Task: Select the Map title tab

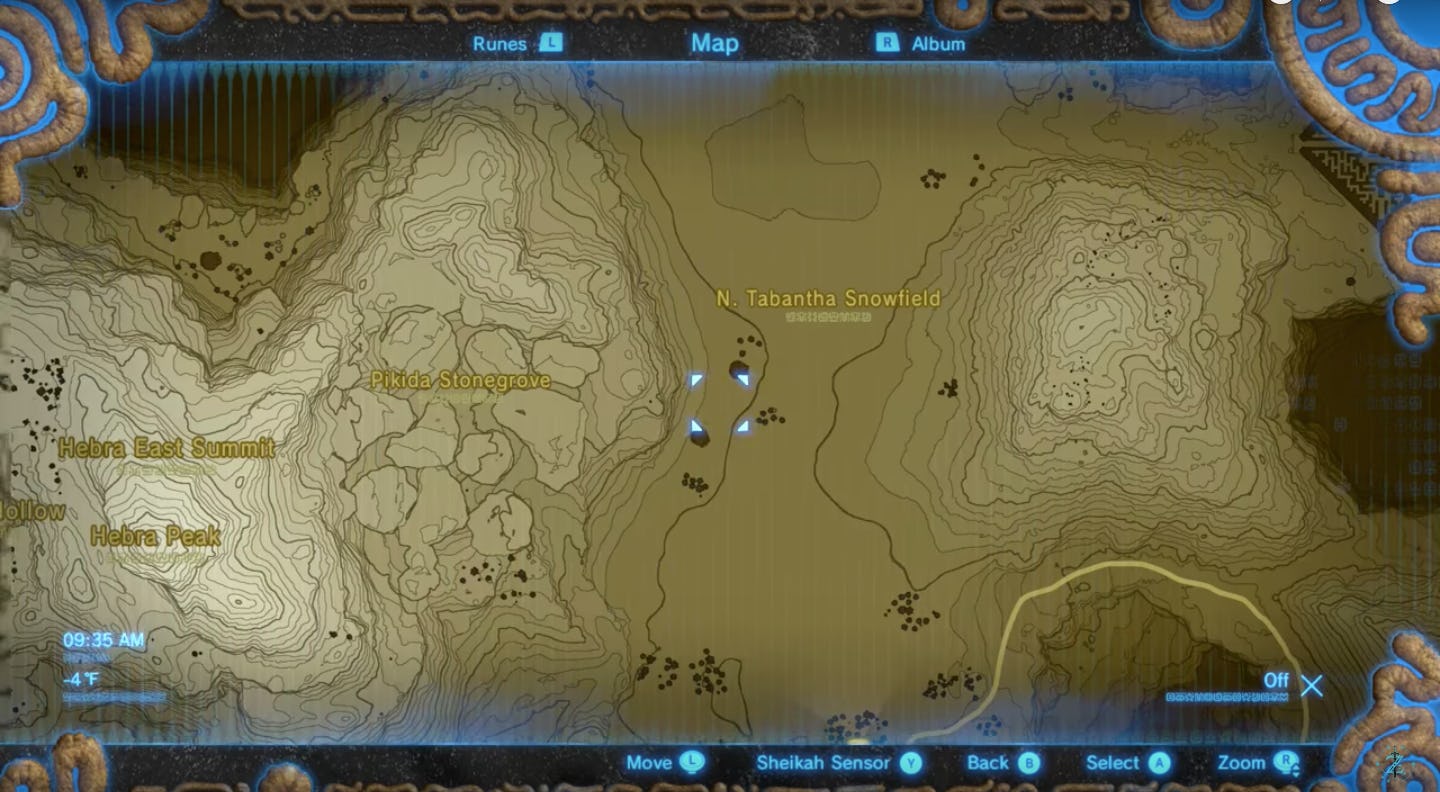Action: click(713, 44)
